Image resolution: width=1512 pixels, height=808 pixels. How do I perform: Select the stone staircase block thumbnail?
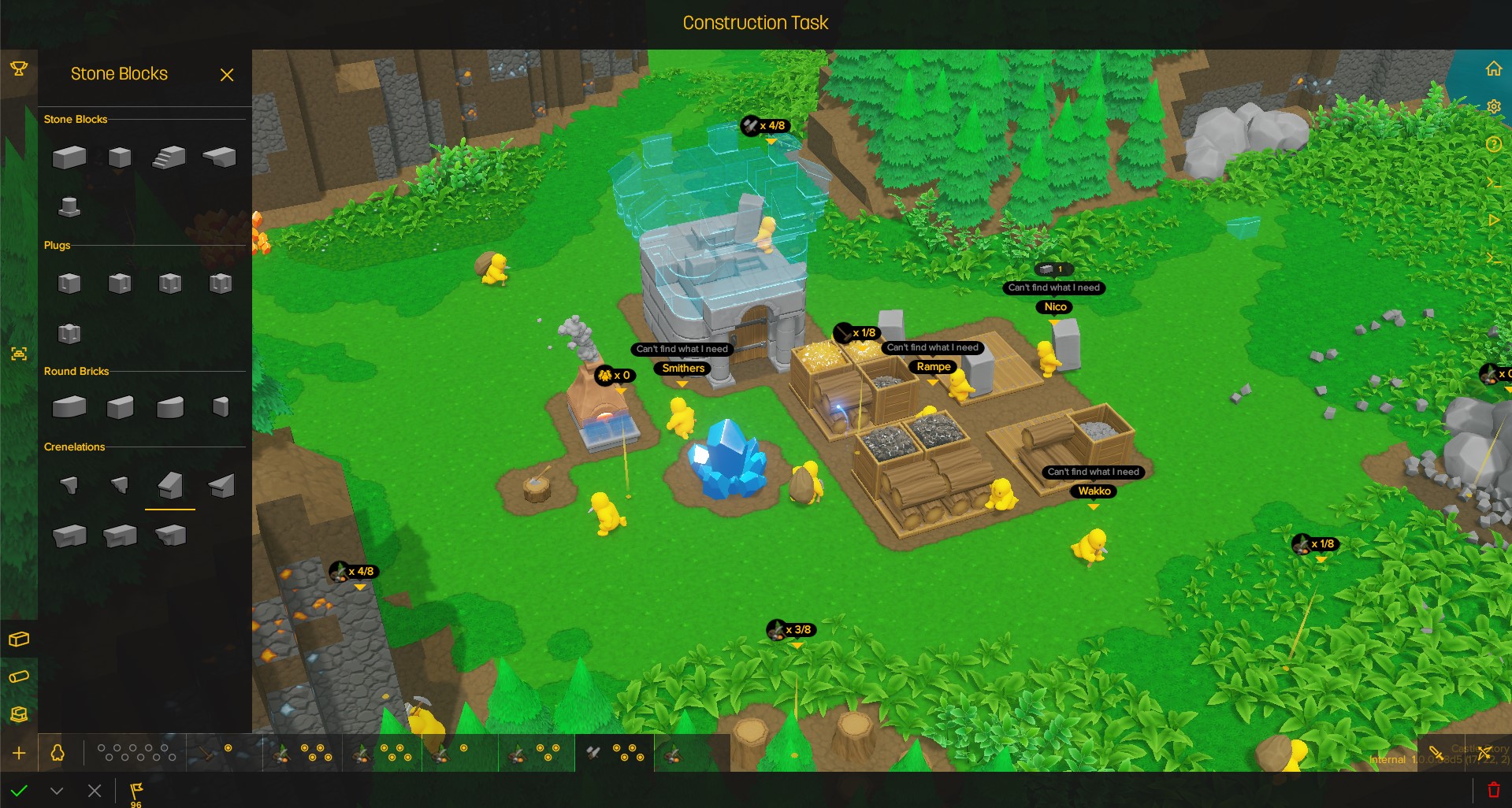click(169, 156)
